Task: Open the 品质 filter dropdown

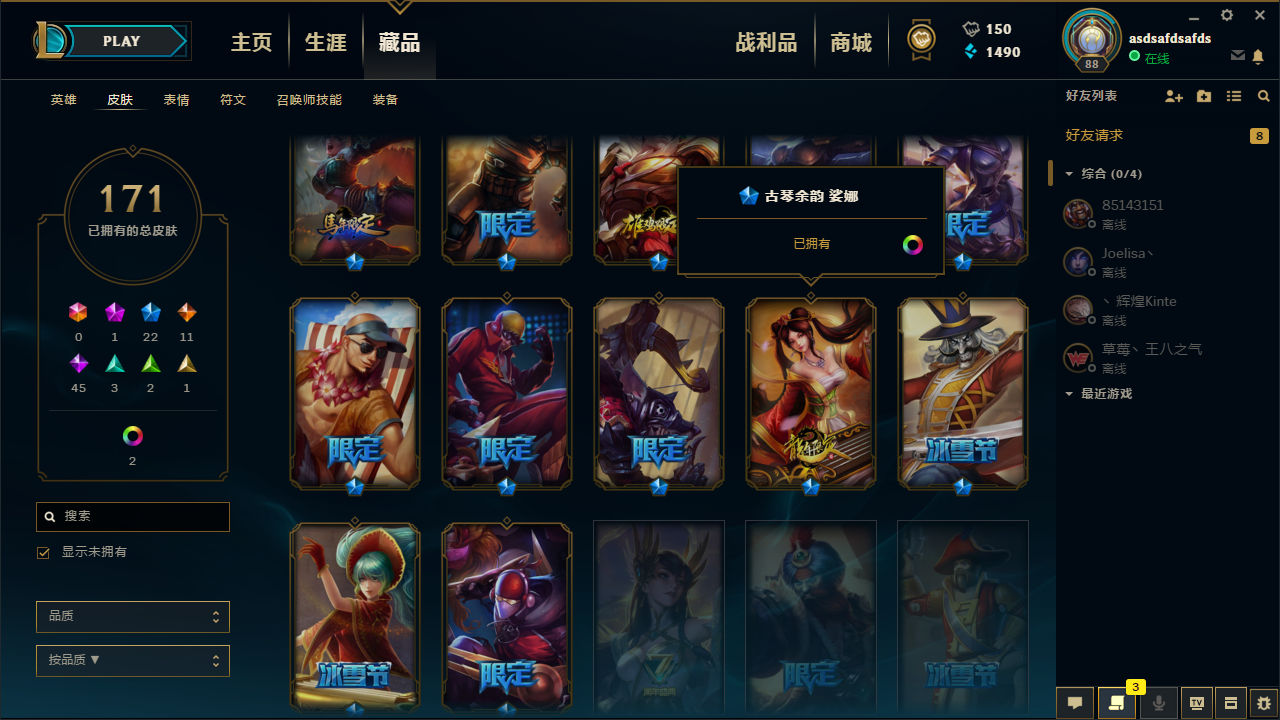Action: (132, 616)
